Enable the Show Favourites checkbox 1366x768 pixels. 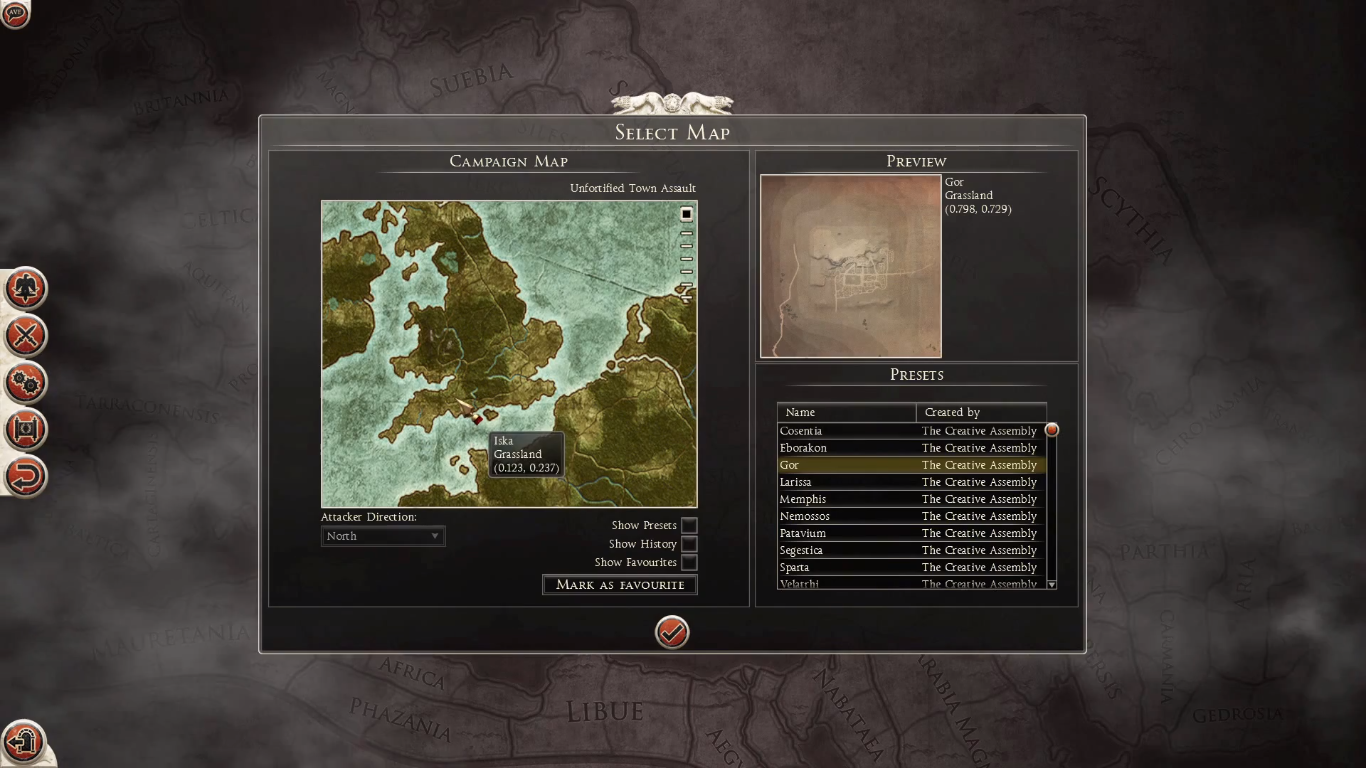[689, 562]
